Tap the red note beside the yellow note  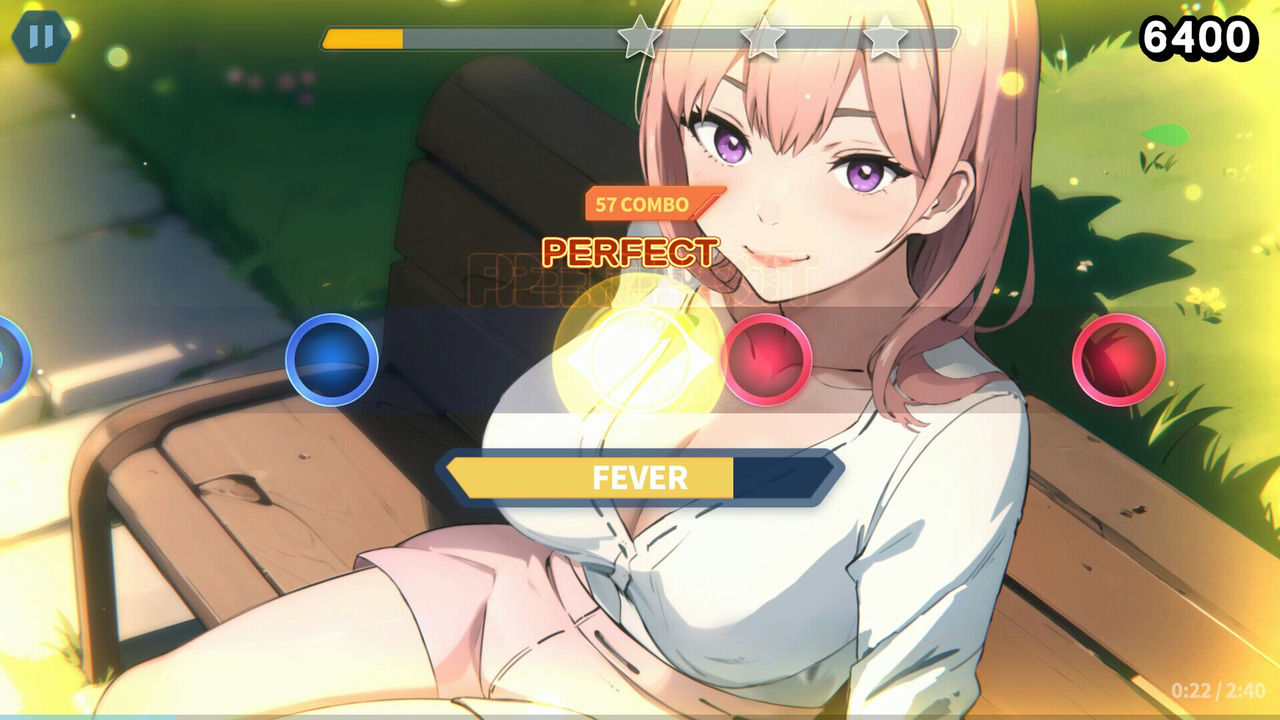click(766, 362)
